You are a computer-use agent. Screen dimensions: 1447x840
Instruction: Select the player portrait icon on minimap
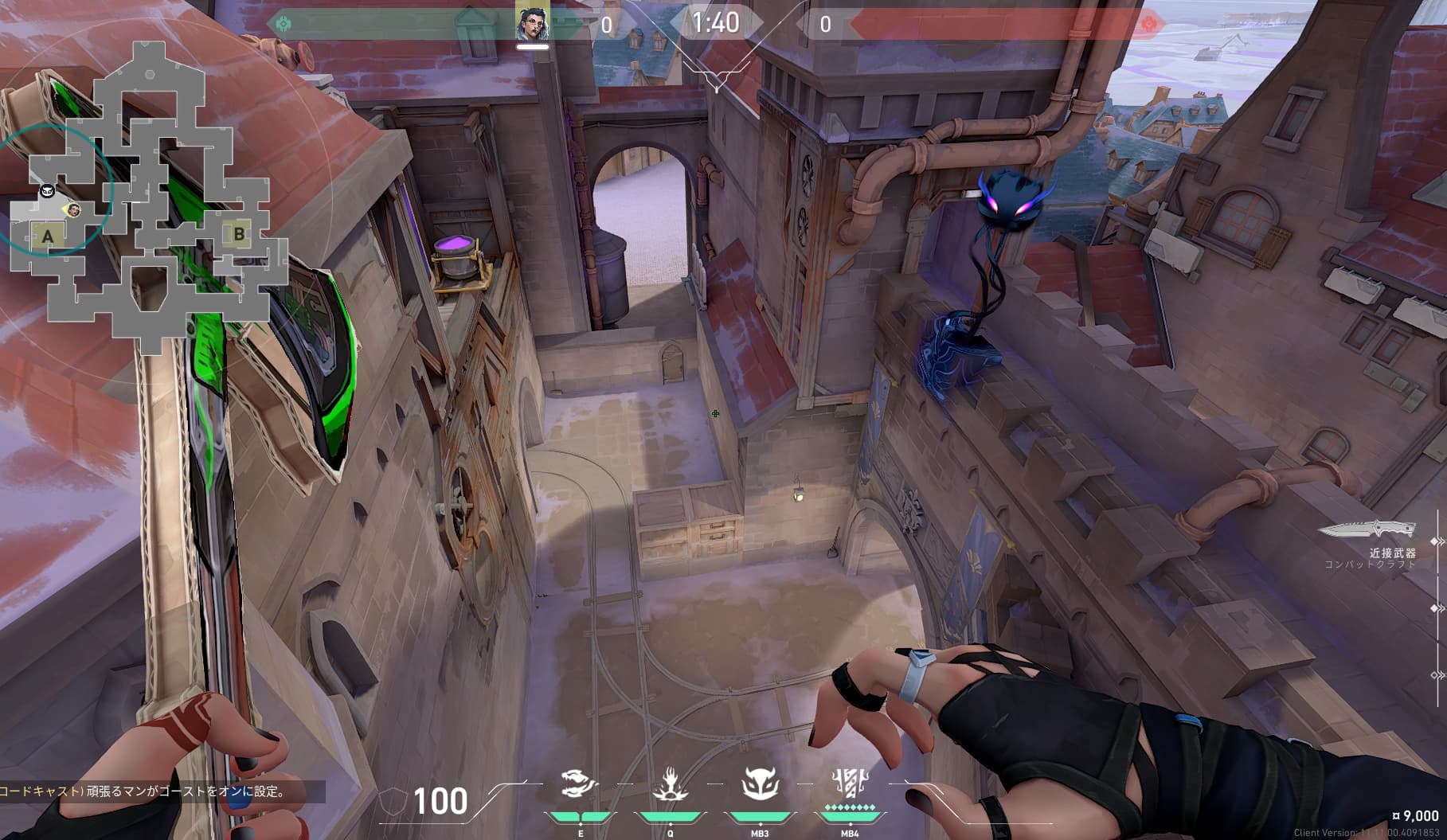tap(73, 210)
